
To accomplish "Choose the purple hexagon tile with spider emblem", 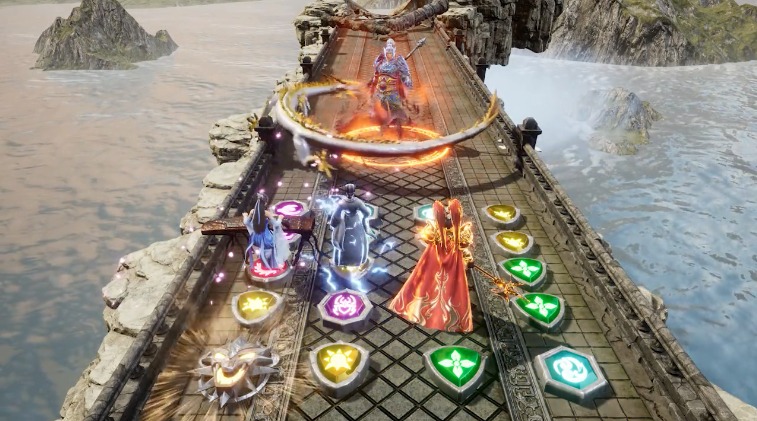I will coord(346,306).
